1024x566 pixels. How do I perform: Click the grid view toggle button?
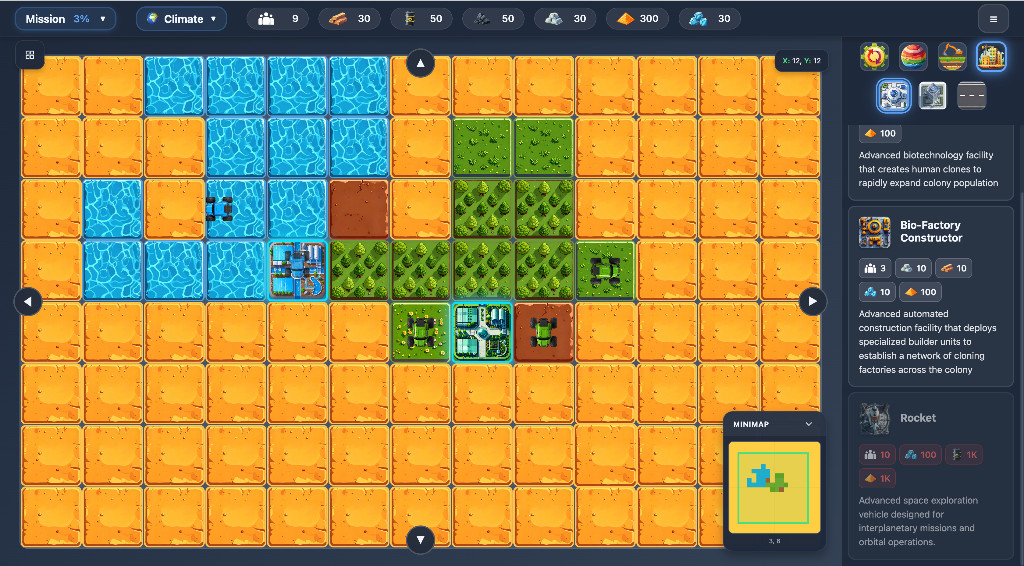tap(30, 55)
